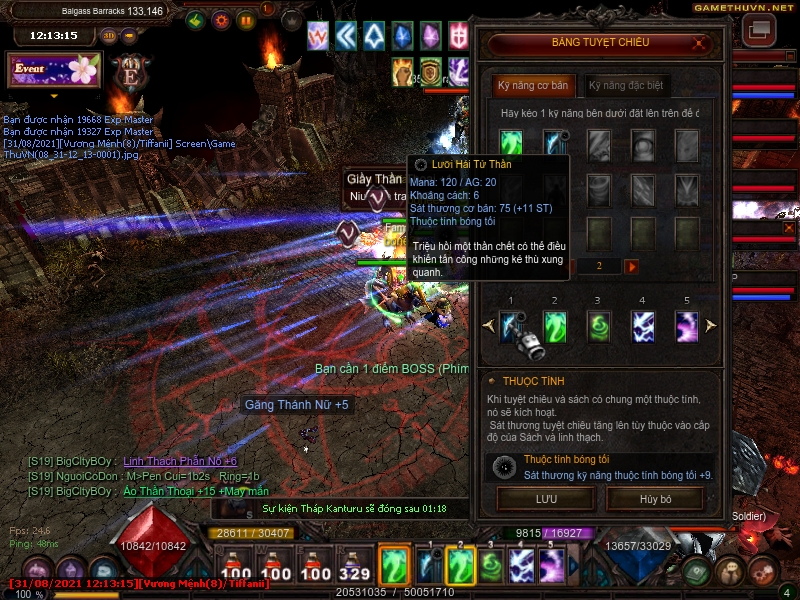This screenshot has height=600, width=800.
Task: Save skill setup with the Lưu button
Action: pyautogui.click(x=545, y=497)
